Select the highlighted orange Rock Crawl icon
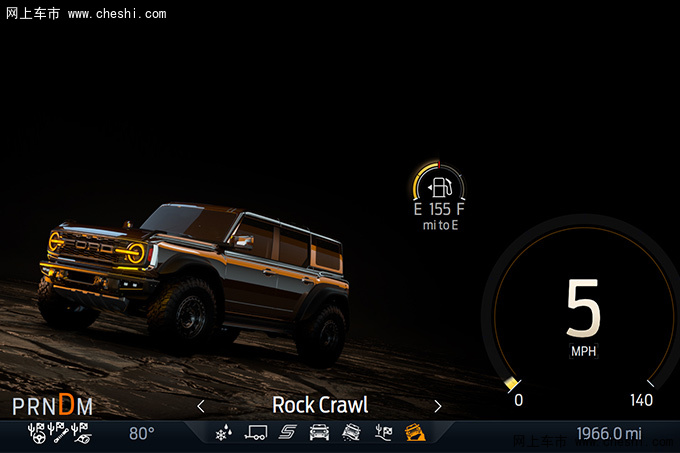Viewport: 680px width, 453px height. 414,433
